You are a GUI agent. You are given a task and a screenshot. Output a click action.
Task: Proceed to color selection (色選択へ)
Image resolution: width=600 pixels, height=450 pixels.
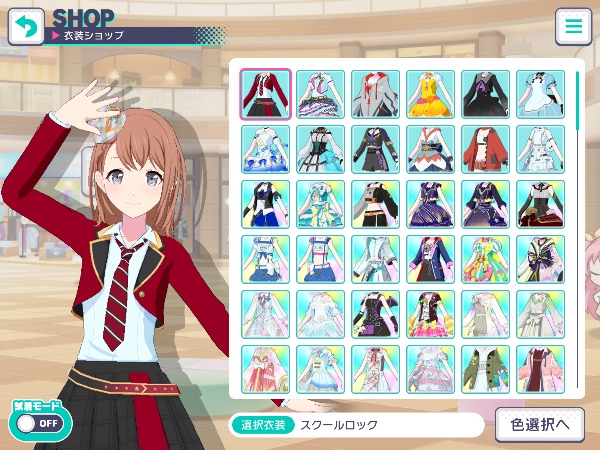tap(540, 424)
